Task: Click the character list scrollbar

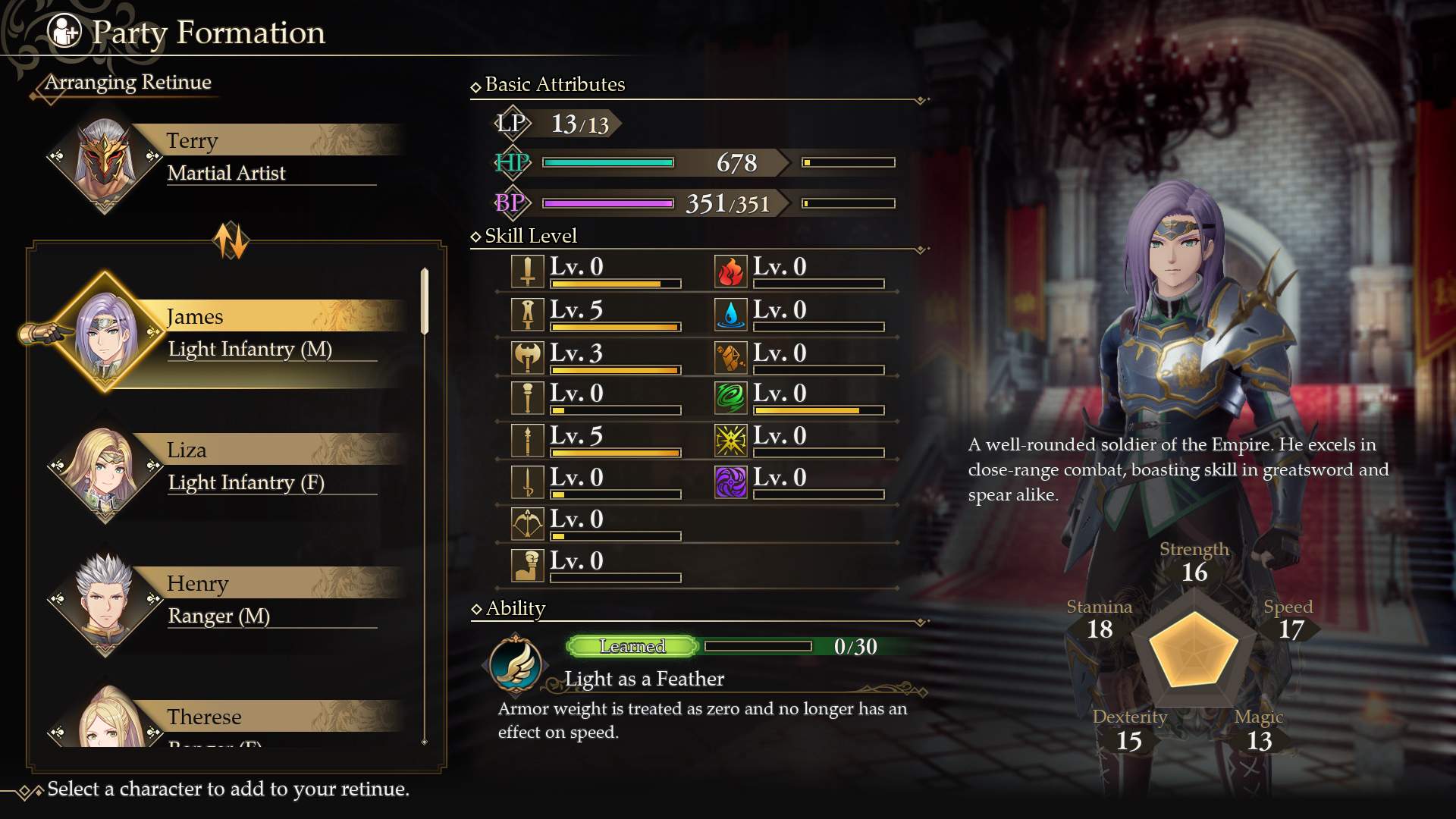Action: point(425,302)
